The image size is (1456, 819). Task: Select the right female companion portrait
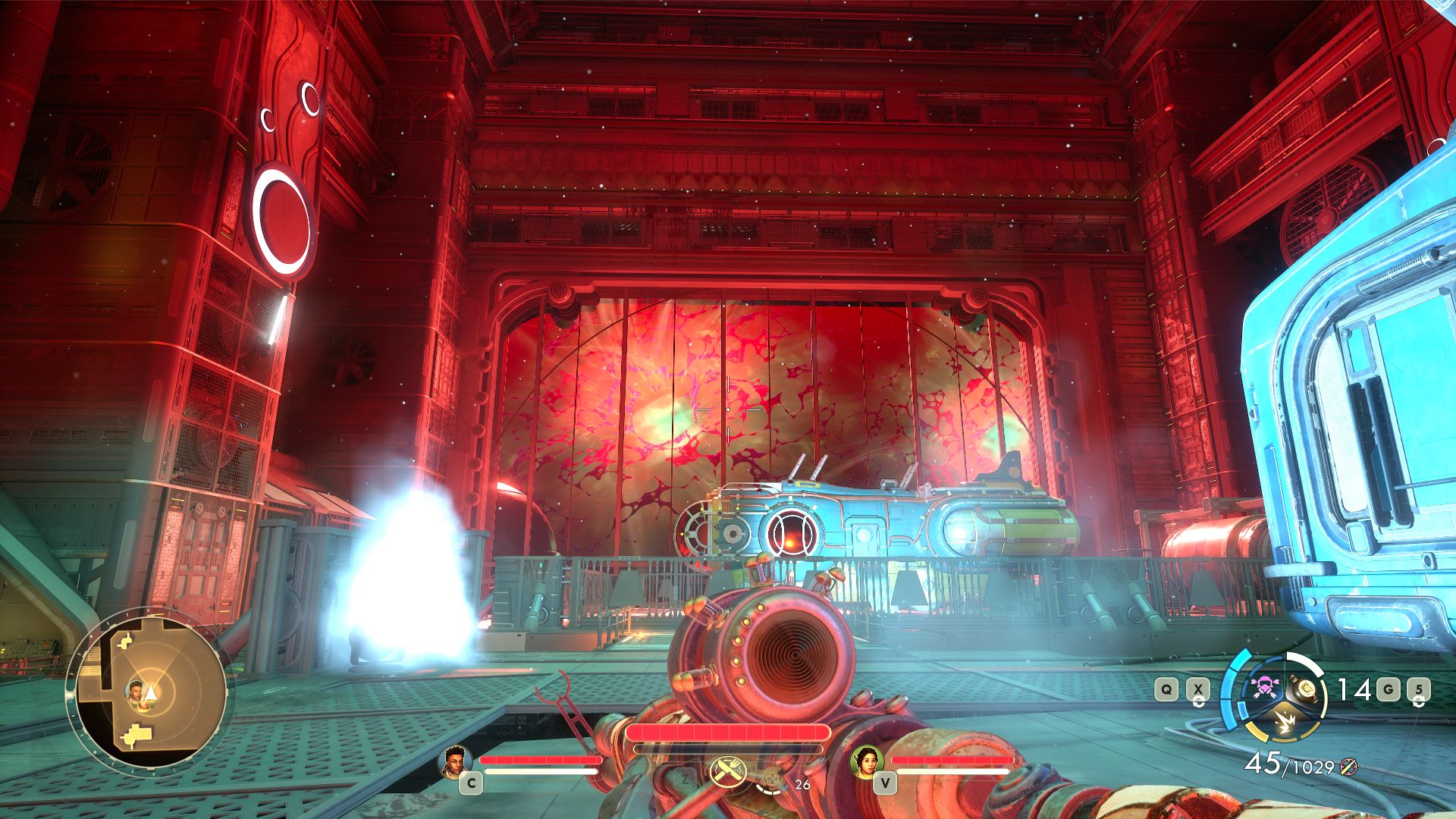coord(868,761)
